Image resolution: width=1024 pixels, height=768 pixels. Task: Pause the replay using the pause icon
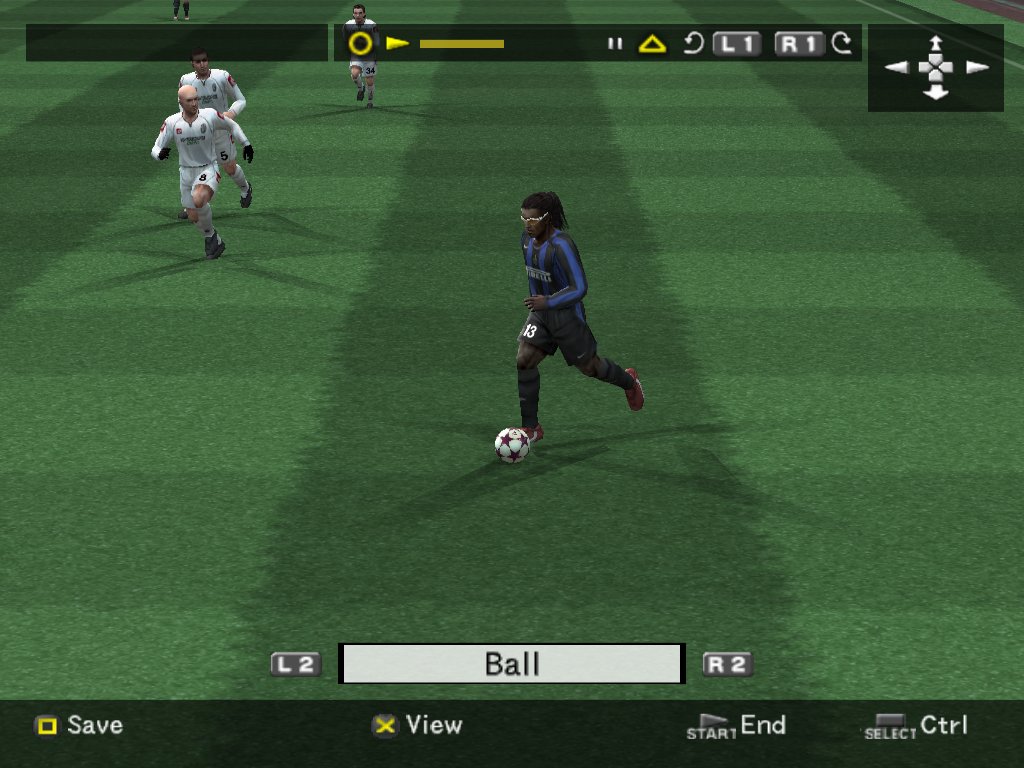click(x=615, y=44)
